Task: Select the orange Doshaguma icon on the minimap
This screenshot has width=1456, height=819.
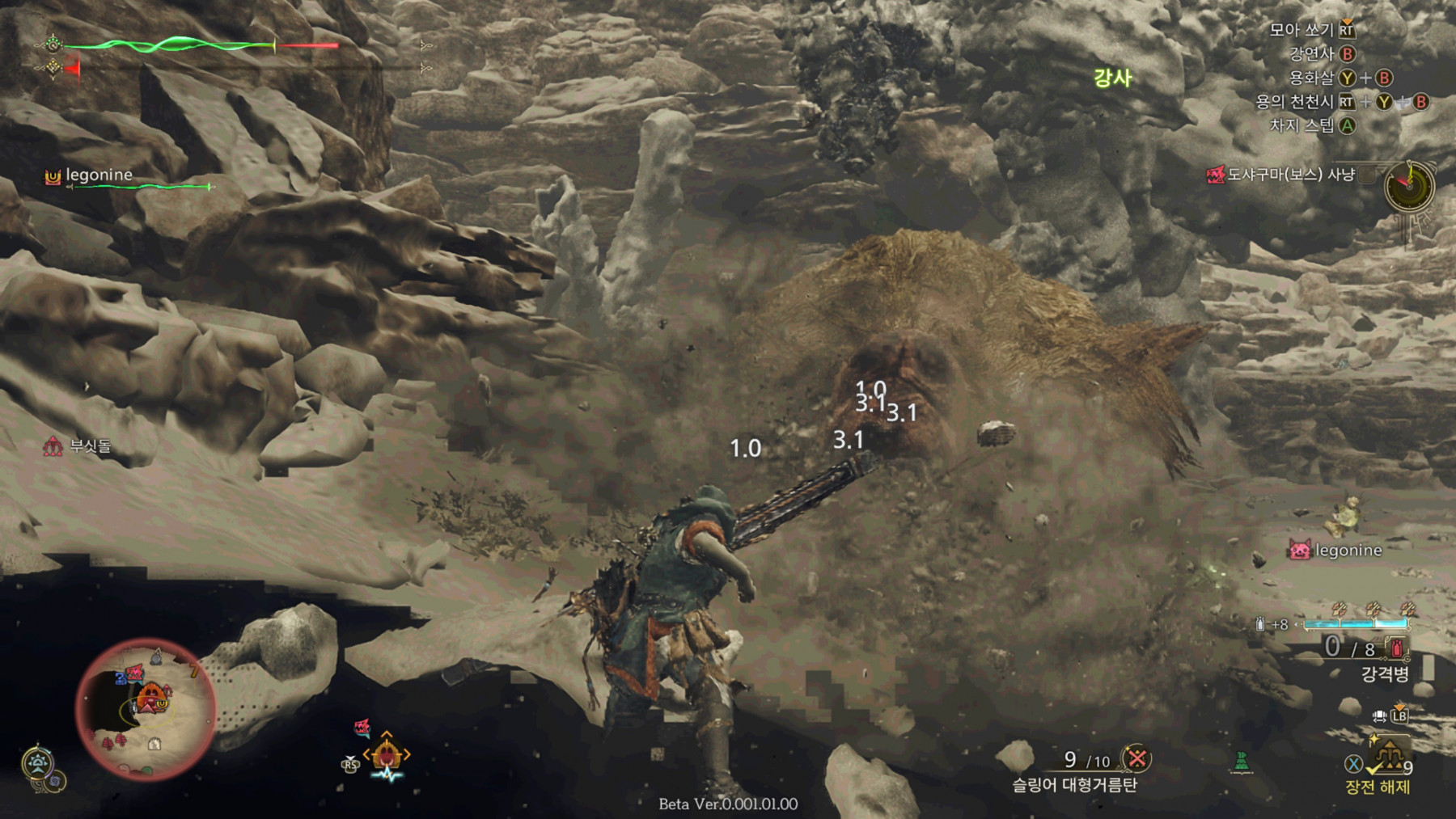Action: point(151,697)
